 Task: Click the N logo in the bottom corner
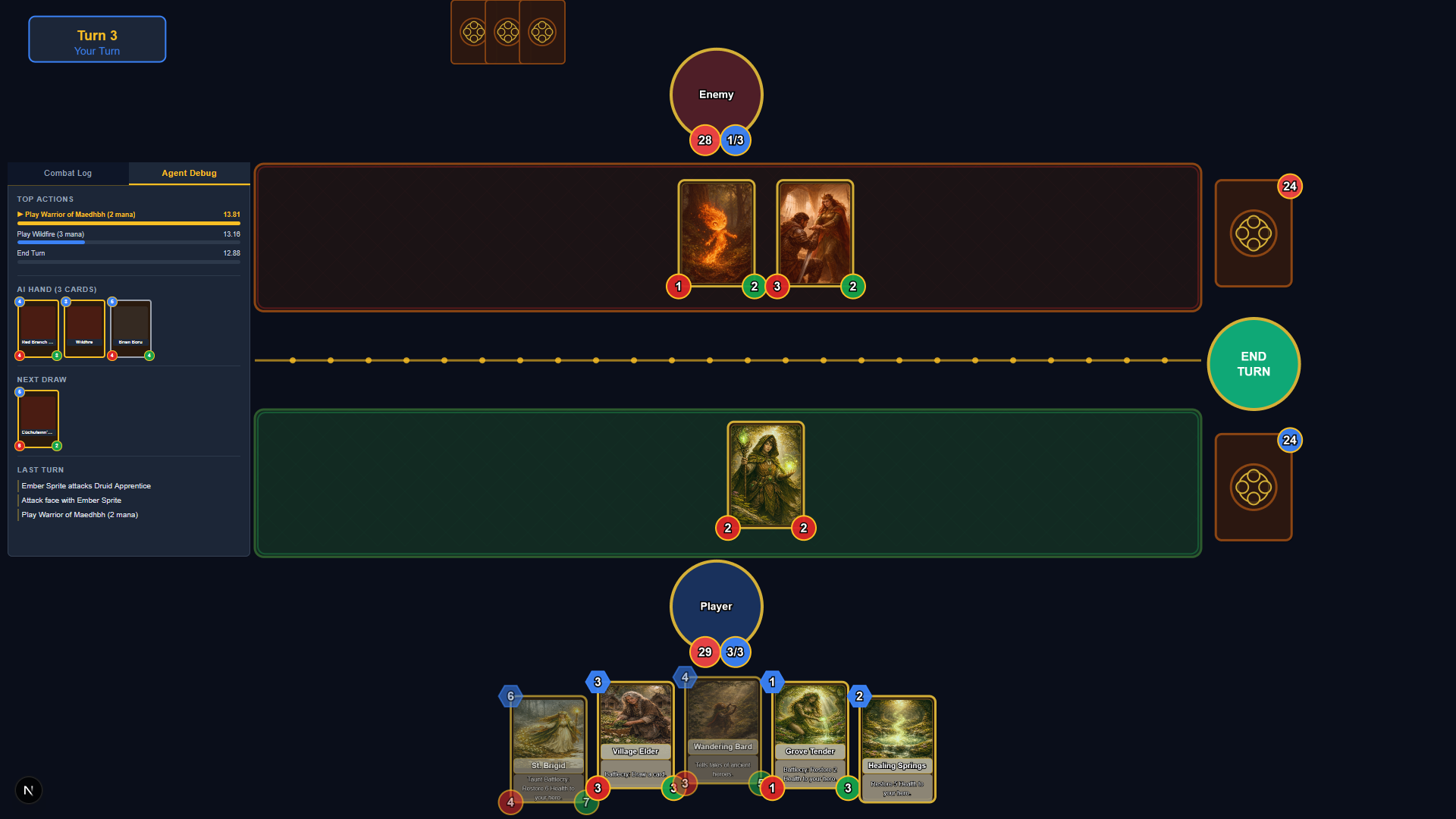pyautogui.click(x=29, y=790)
